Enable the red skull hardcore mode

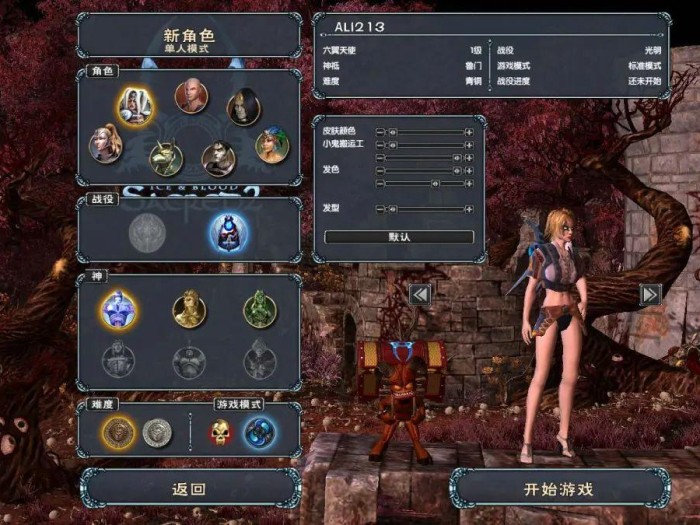221,433
